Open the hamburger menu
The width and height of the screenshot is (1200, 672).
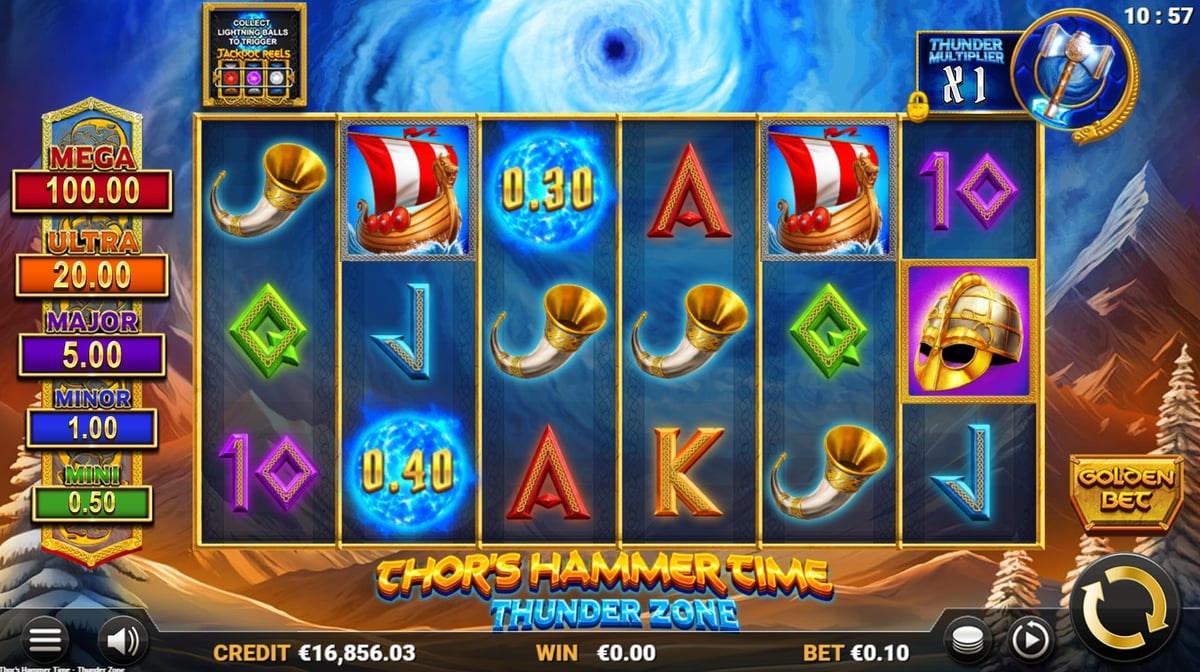coord(45,641)
